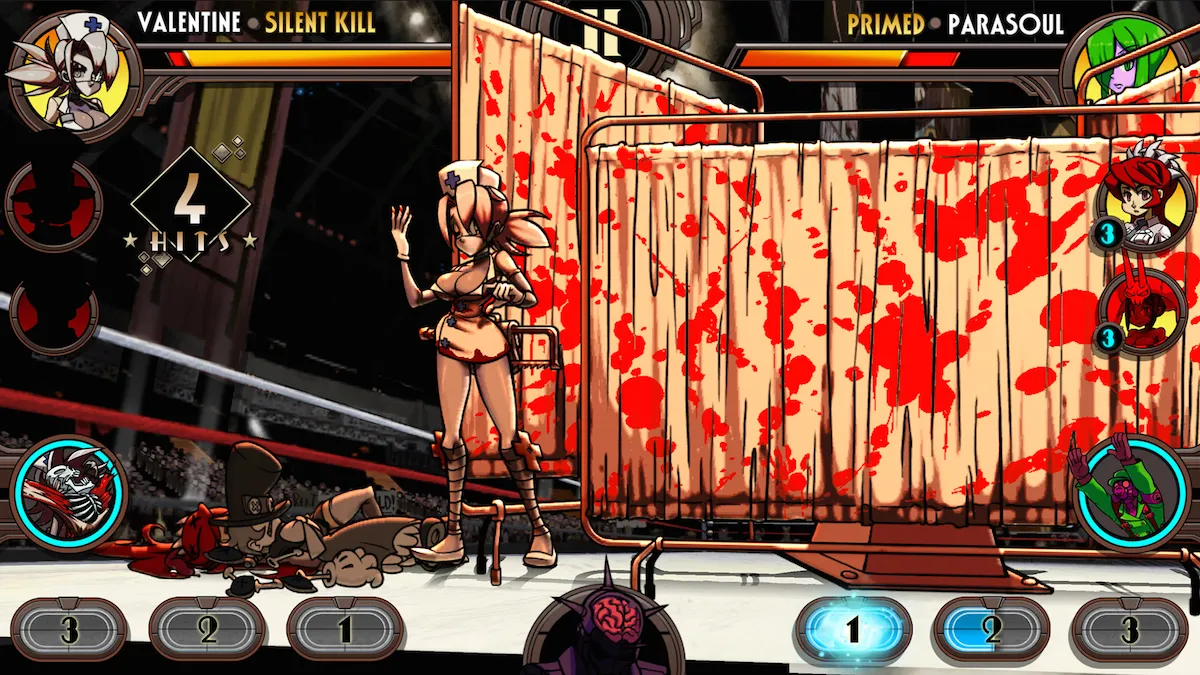This screenshot has height=675, width=1200.
Task: Tap the glowing blue 1 blockbuster button
Action: [x=853, y=631]
